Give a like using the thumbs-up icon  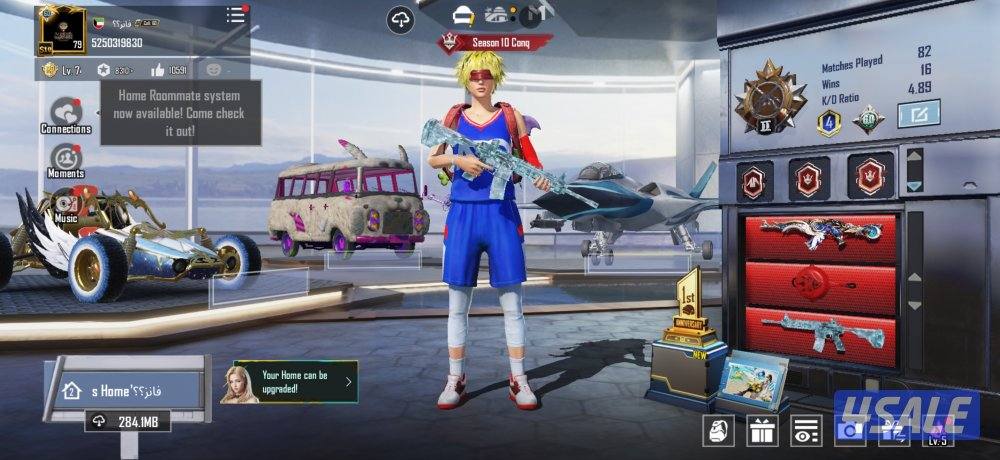[159, 70]
